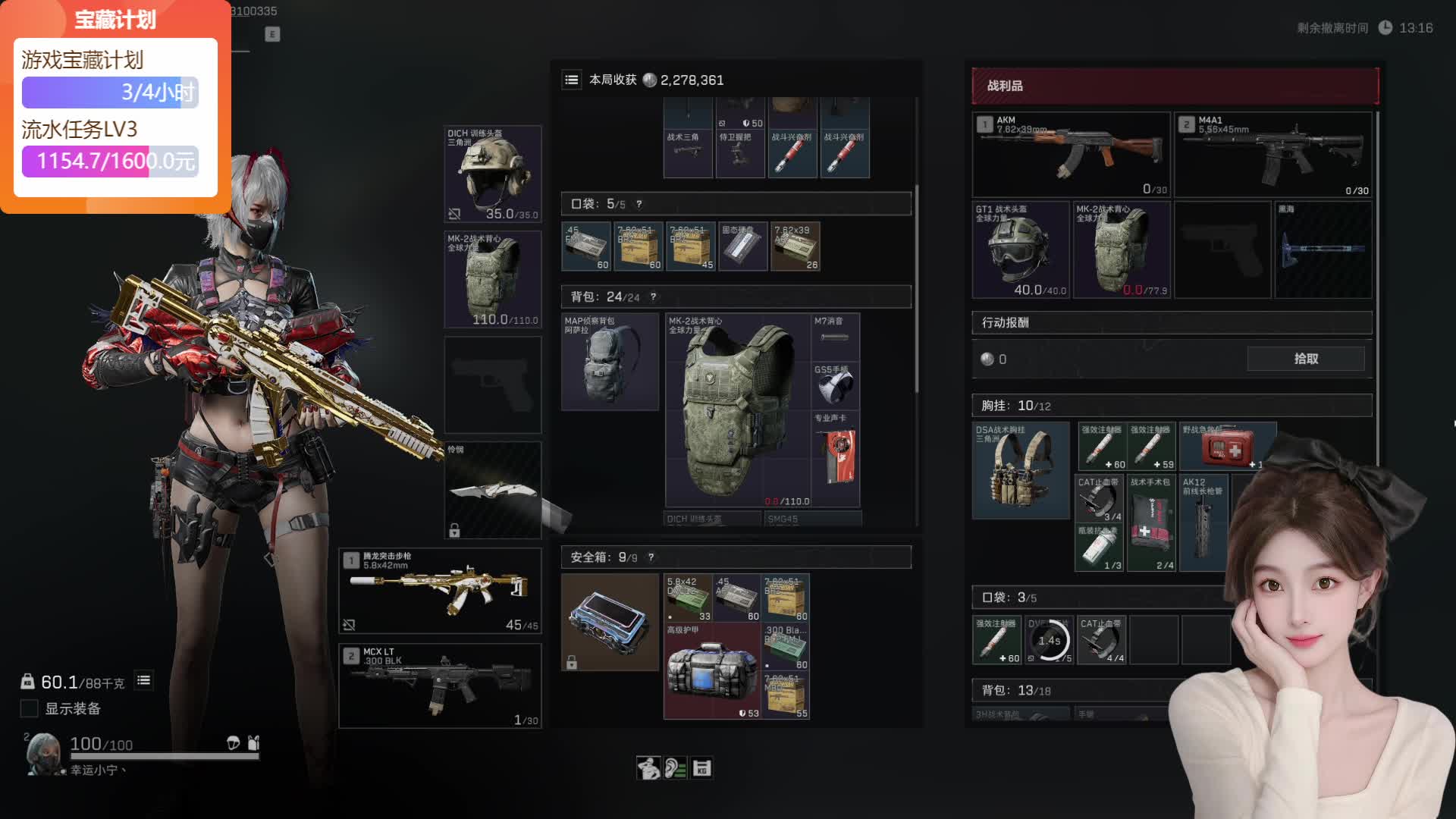This screenshot has width=1456, height=819.
Task: Select the large MK-2战术背心 in backpack
Action: point(737,410)
